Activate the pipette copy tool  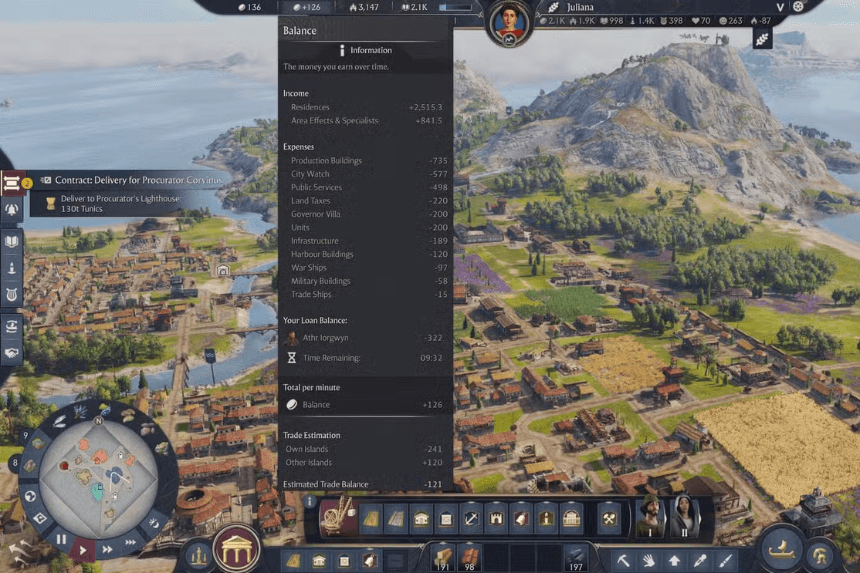[x=701, y=560]
